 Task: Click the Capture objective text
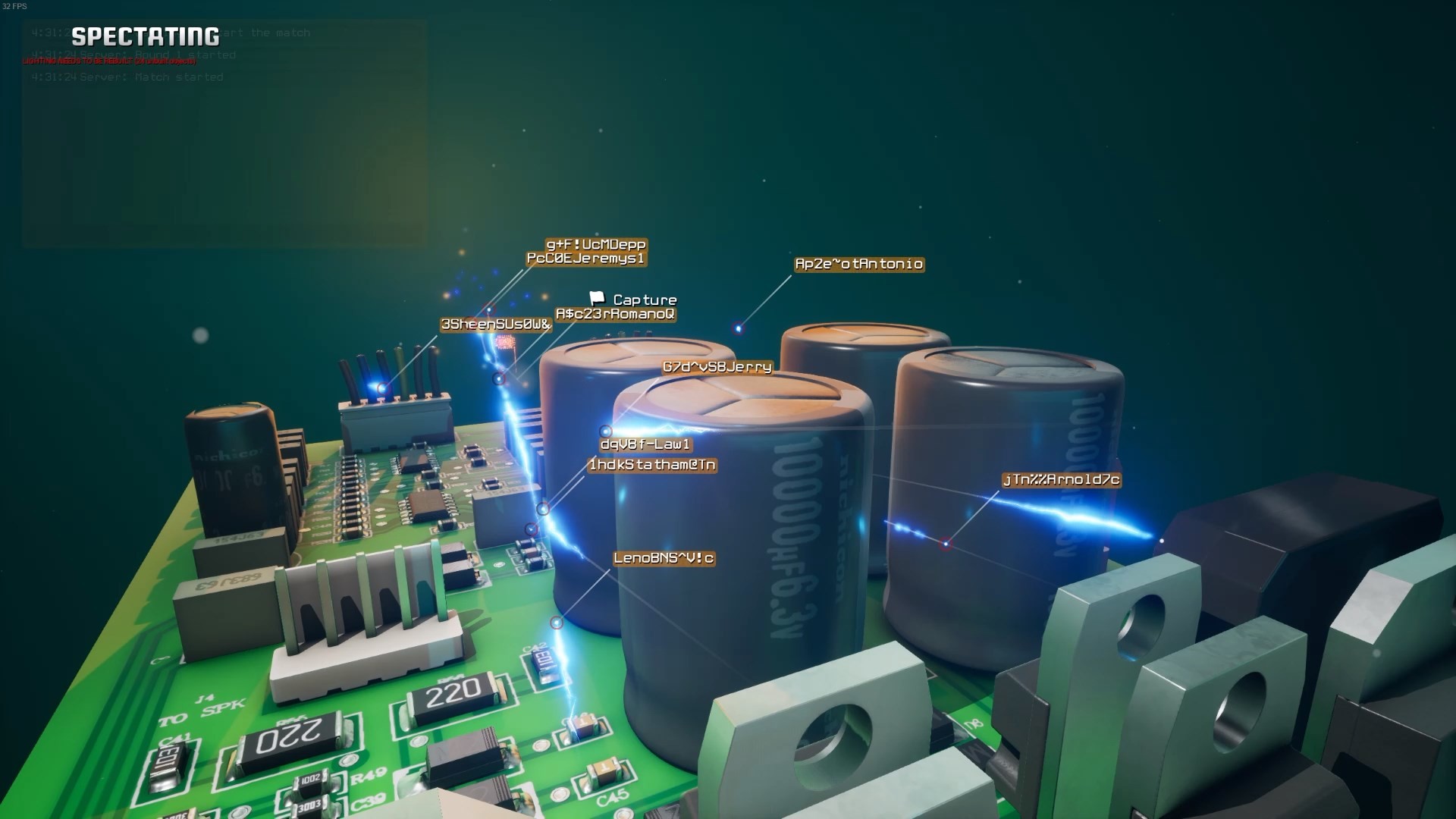pyautogui.click(x=646, y=300)
